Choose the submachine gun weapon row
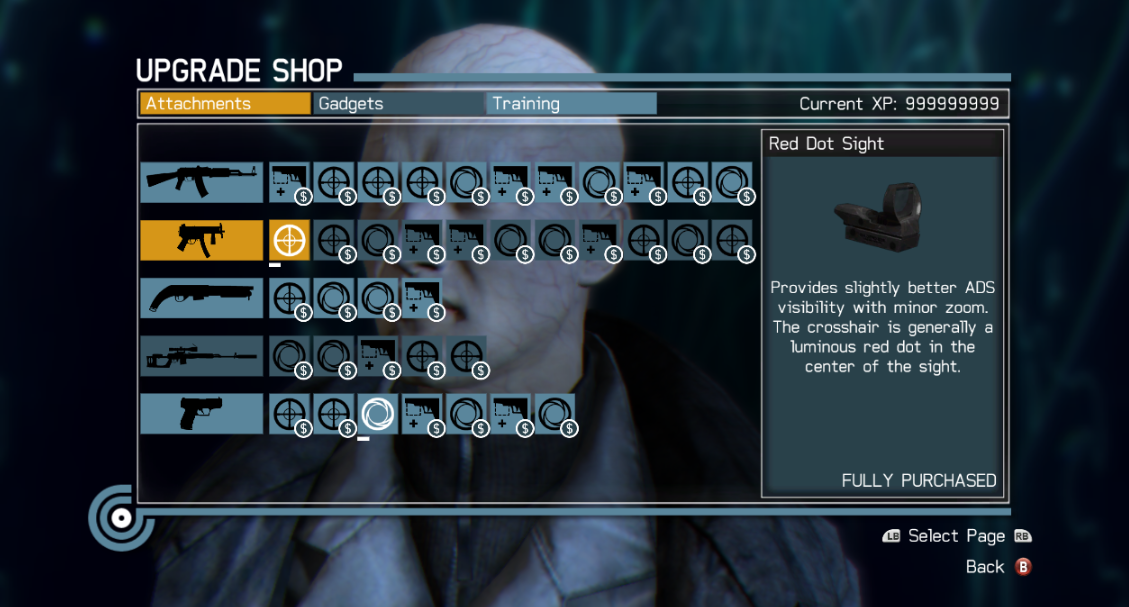 pos(201,240)
